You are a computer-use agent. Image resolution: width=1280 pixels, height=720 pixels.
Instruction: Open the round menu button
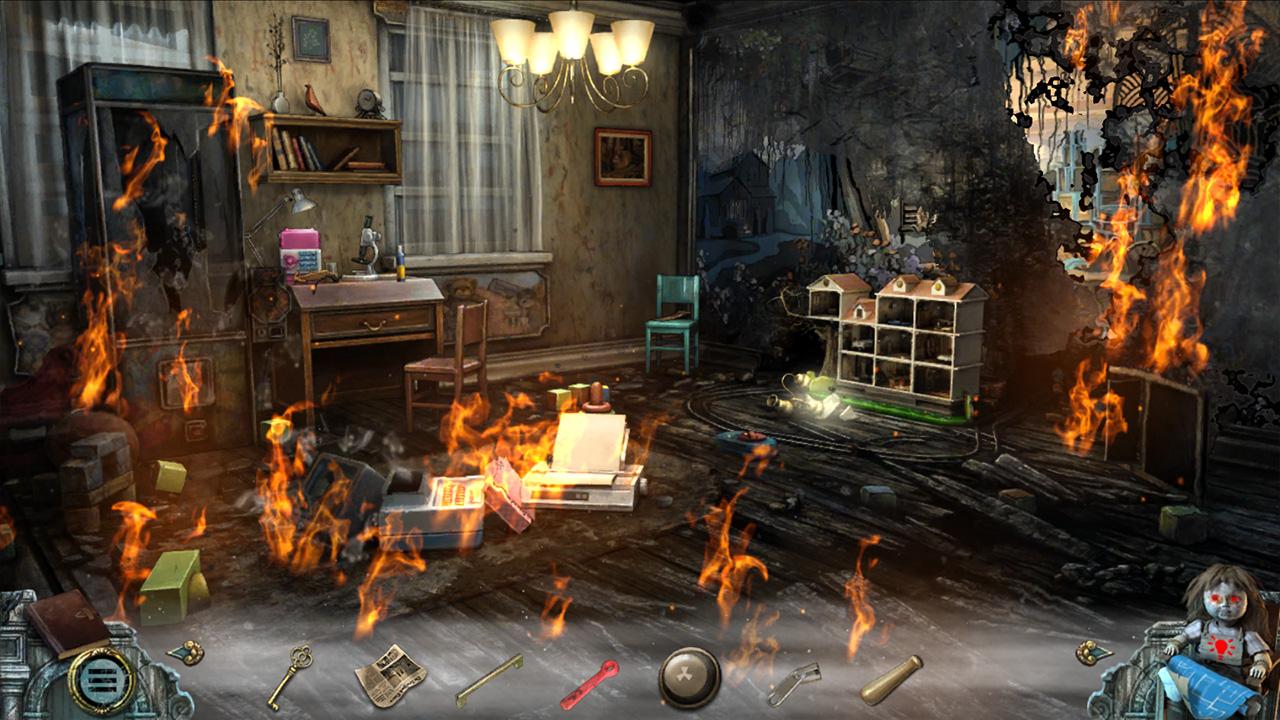click(101, 679)
